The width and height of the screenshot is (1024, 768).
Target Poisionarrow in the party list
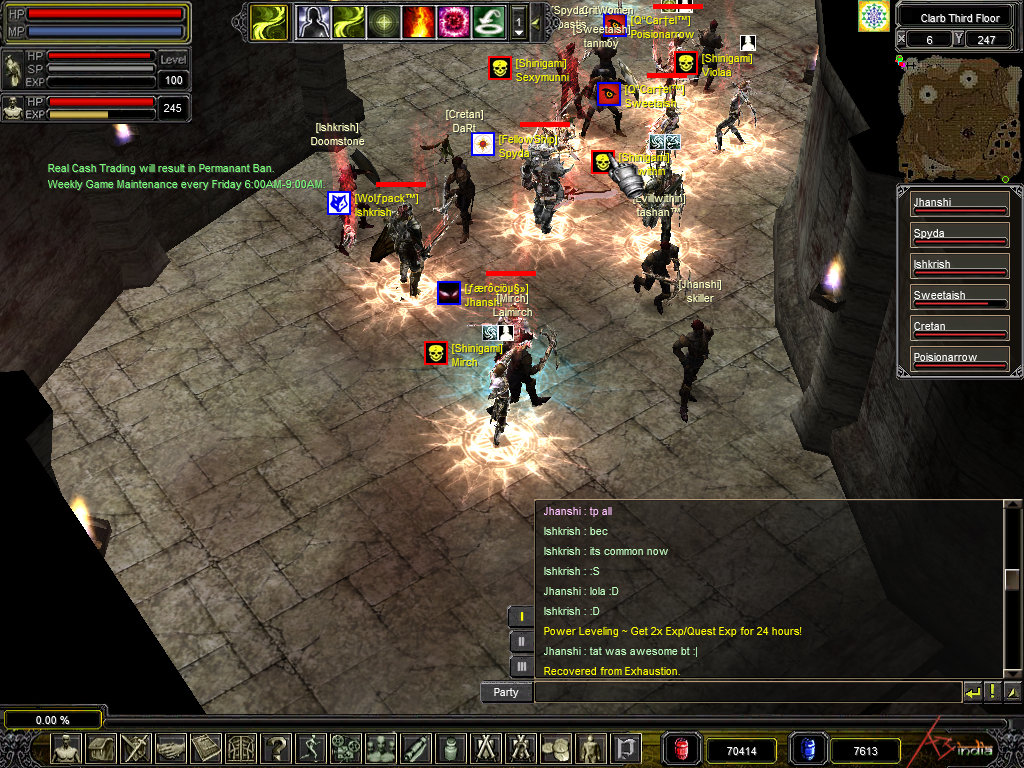click(x=958, y=358)
